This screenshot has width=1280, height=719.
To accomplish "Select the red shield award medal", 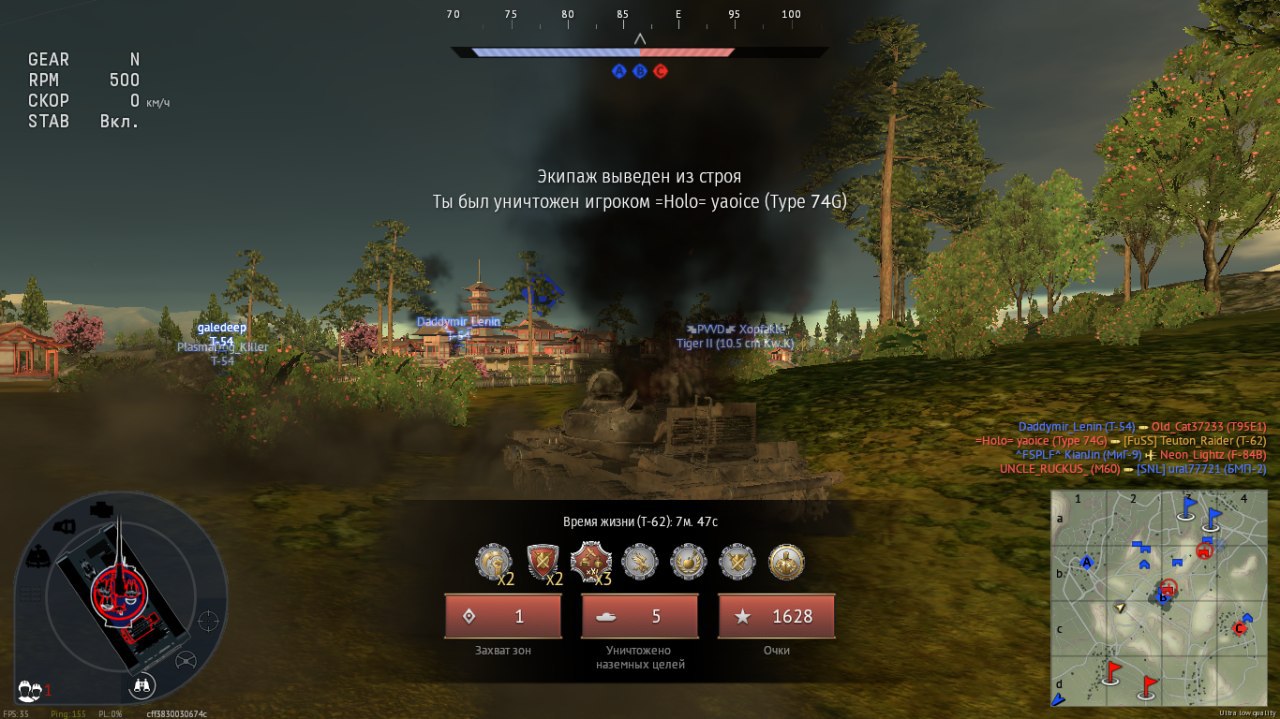I will (x=542, y=562).
